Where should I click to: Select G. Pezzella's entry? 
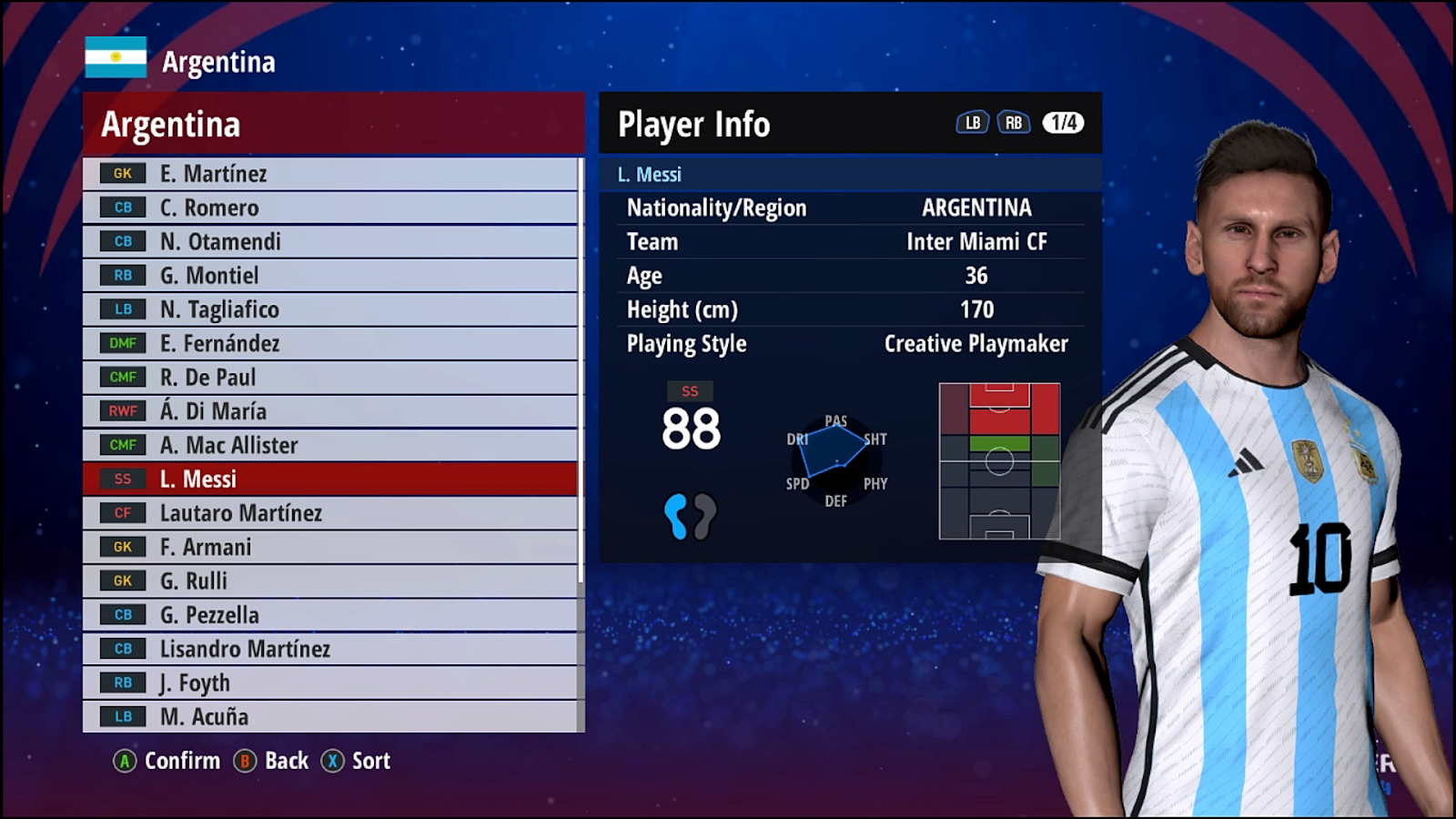[329, 615]
